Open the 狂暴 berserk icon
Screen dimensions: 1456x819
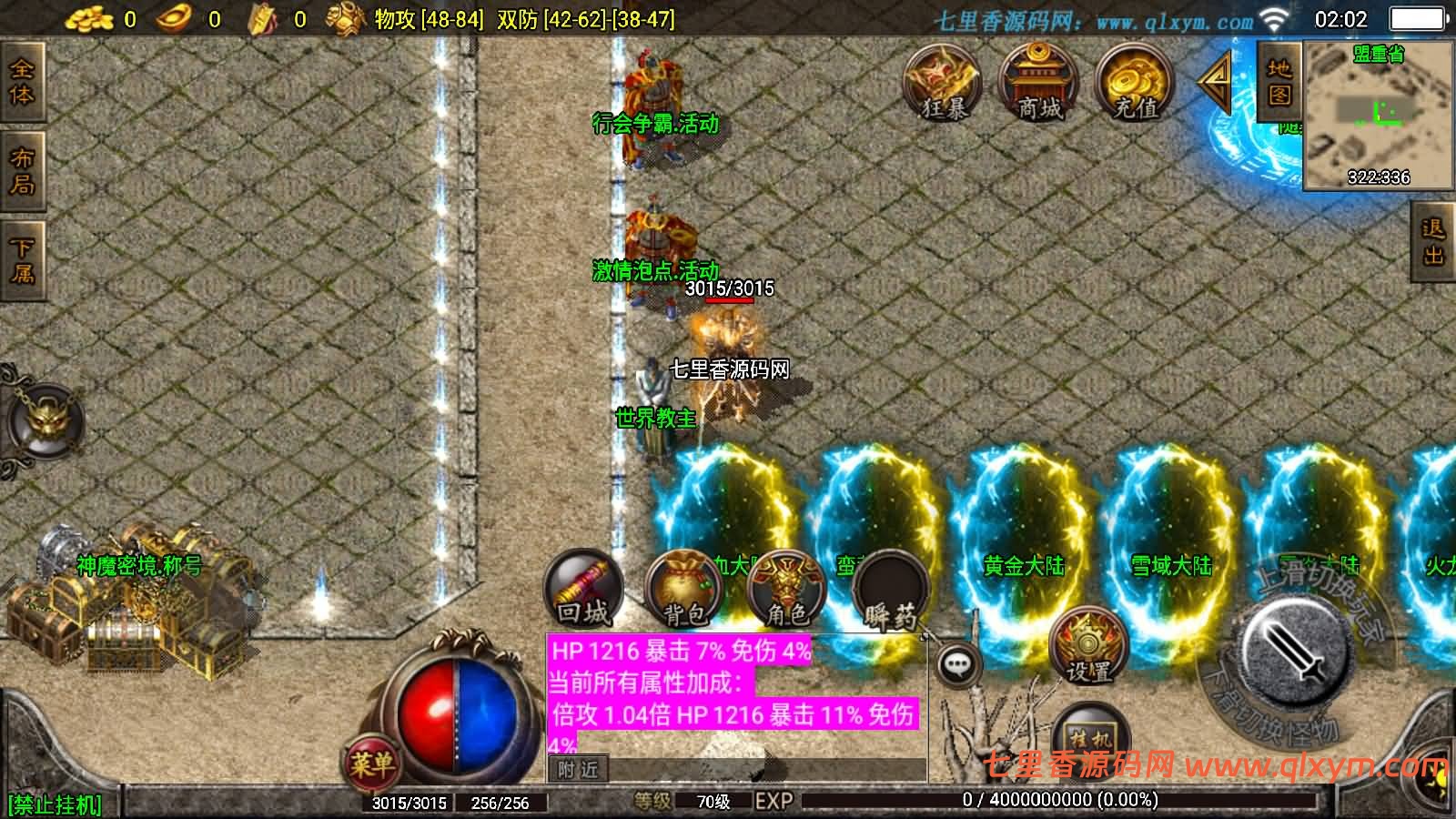point(943,84)
